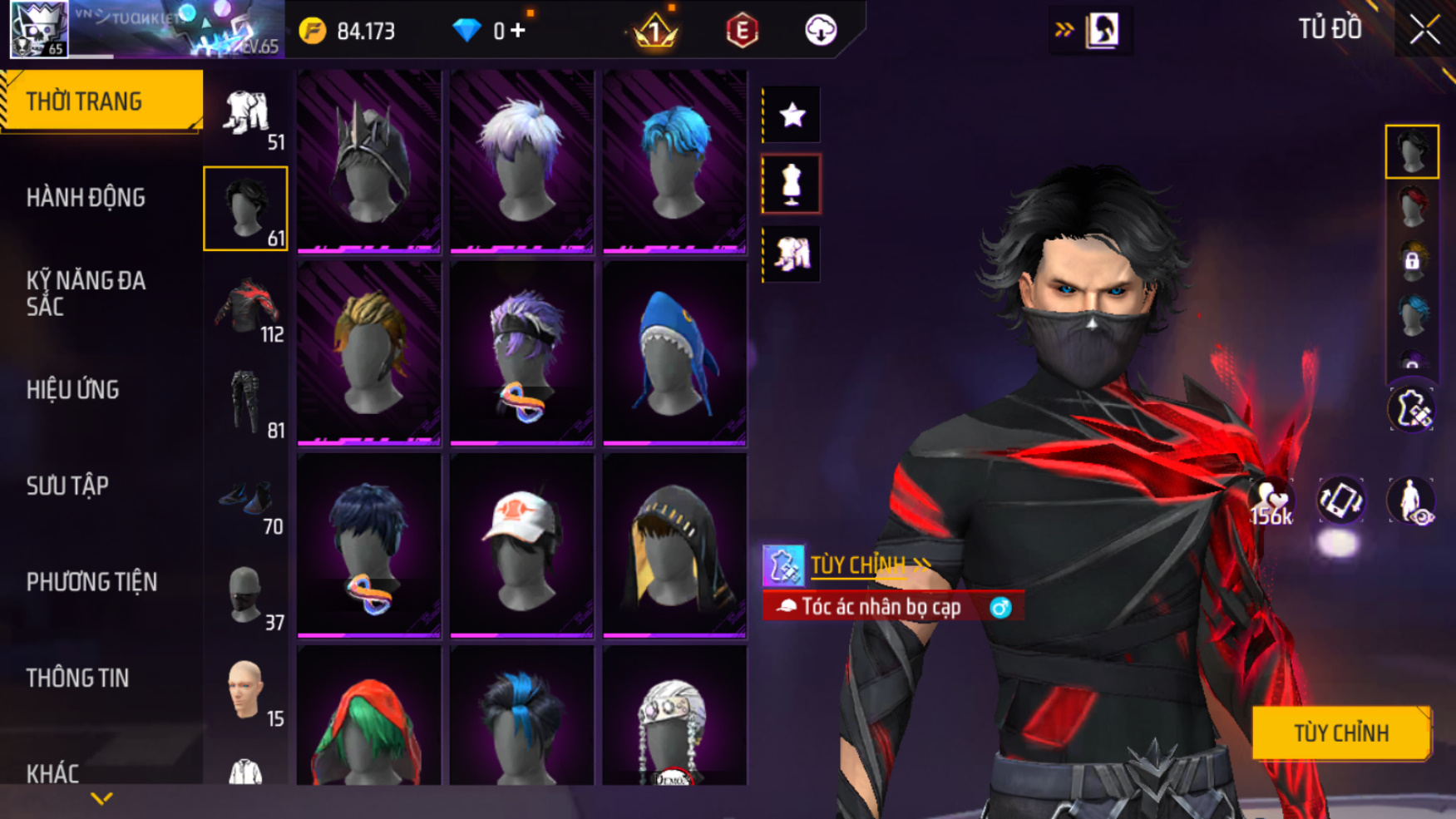This screenshot has width=1456, height=819.
Task: Open the Phương Tiện tab
Action: (91, 582)
